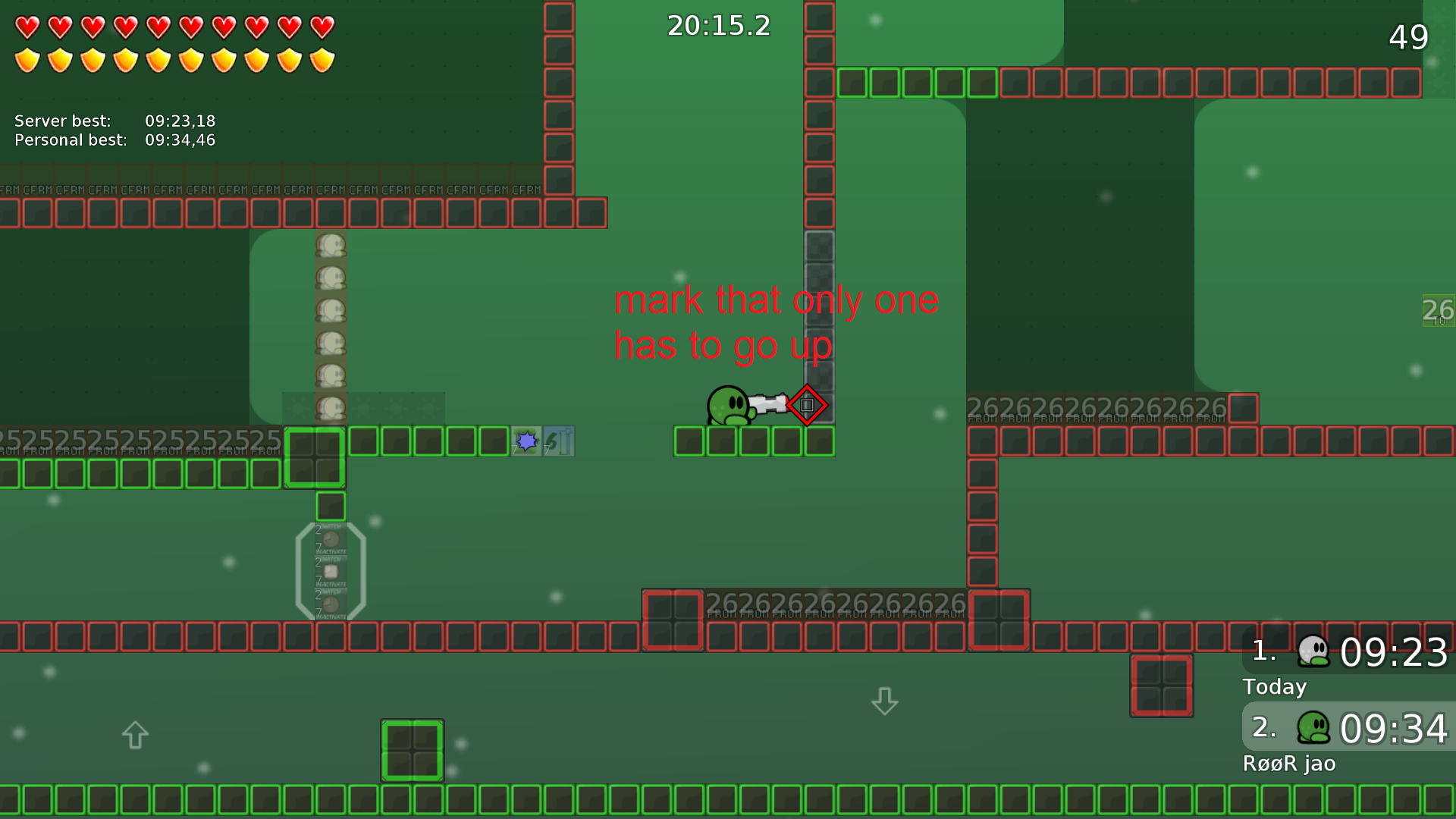Click the race timer showing 20:15.2
The height and width of the screenshot is (819, 1456).
pos(717,26)
